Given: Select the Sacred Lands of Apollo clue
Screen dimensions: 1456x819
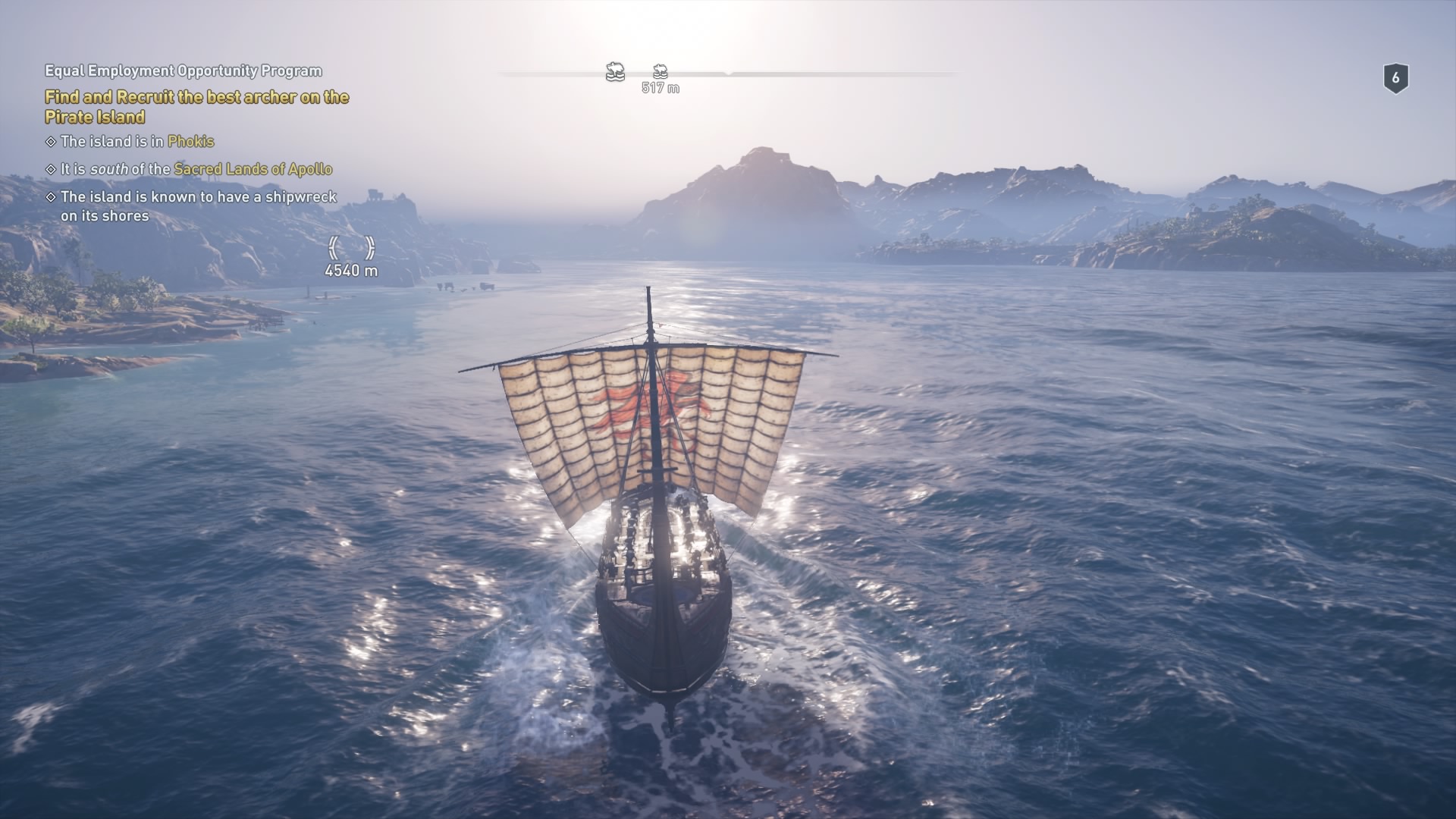Looking at the screenshot, I should [x=196, y=169].
